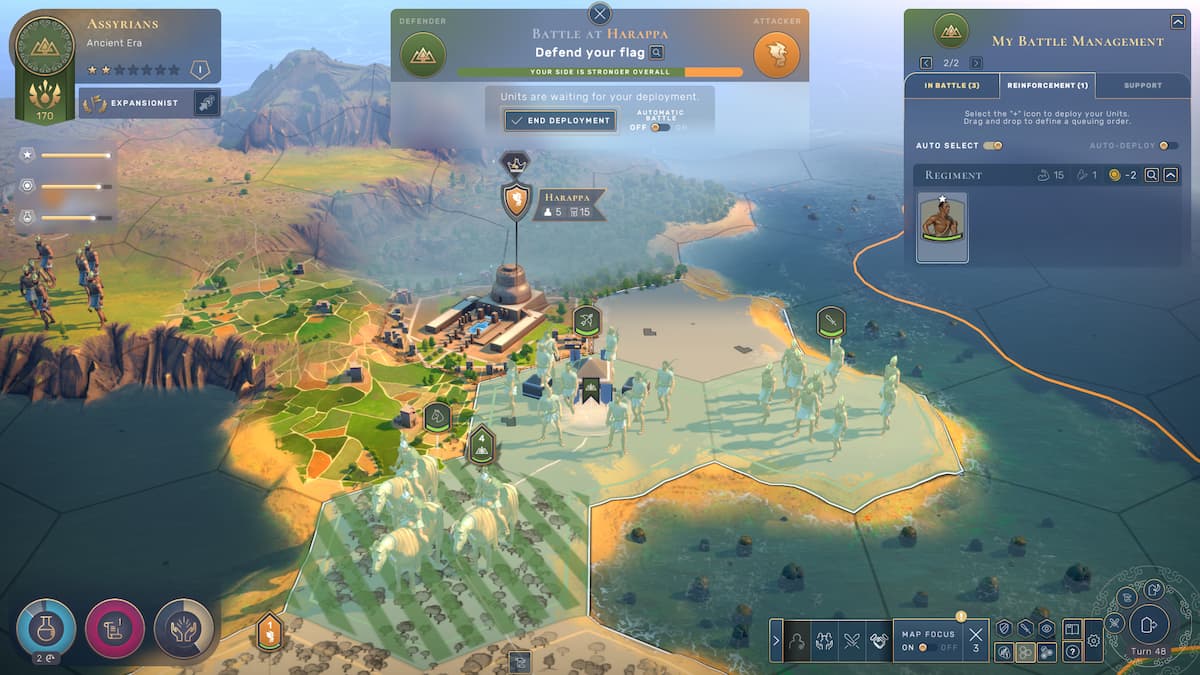1200x675 pixels.
Task: Toggle the Map Focus switch
Action: tap(925, 647)
